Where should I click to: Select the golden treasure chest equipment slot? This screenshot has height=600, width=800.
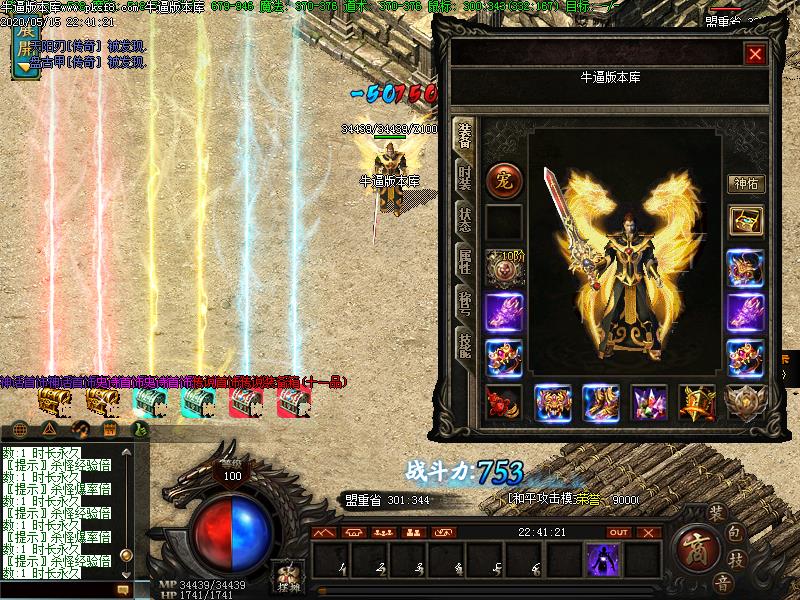tap(745, 221)
